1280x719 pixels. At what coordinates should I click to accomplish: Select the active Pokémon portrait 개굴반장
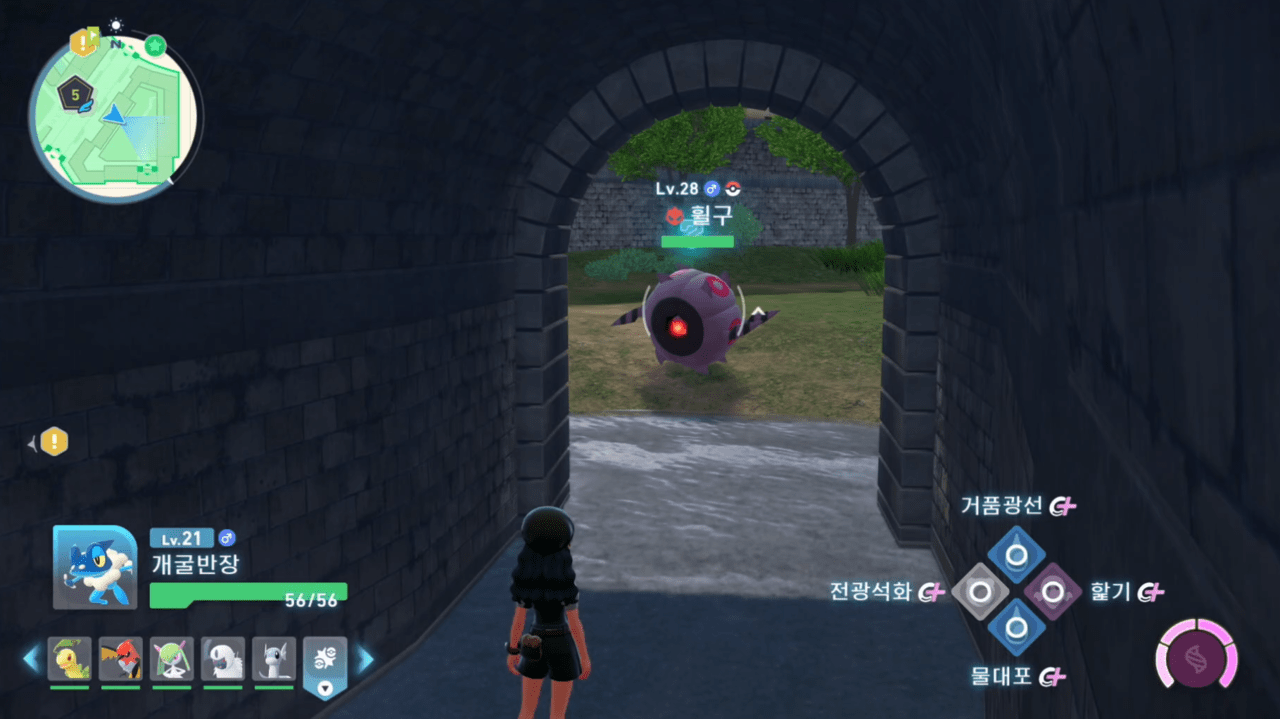(x=94, y=566)
